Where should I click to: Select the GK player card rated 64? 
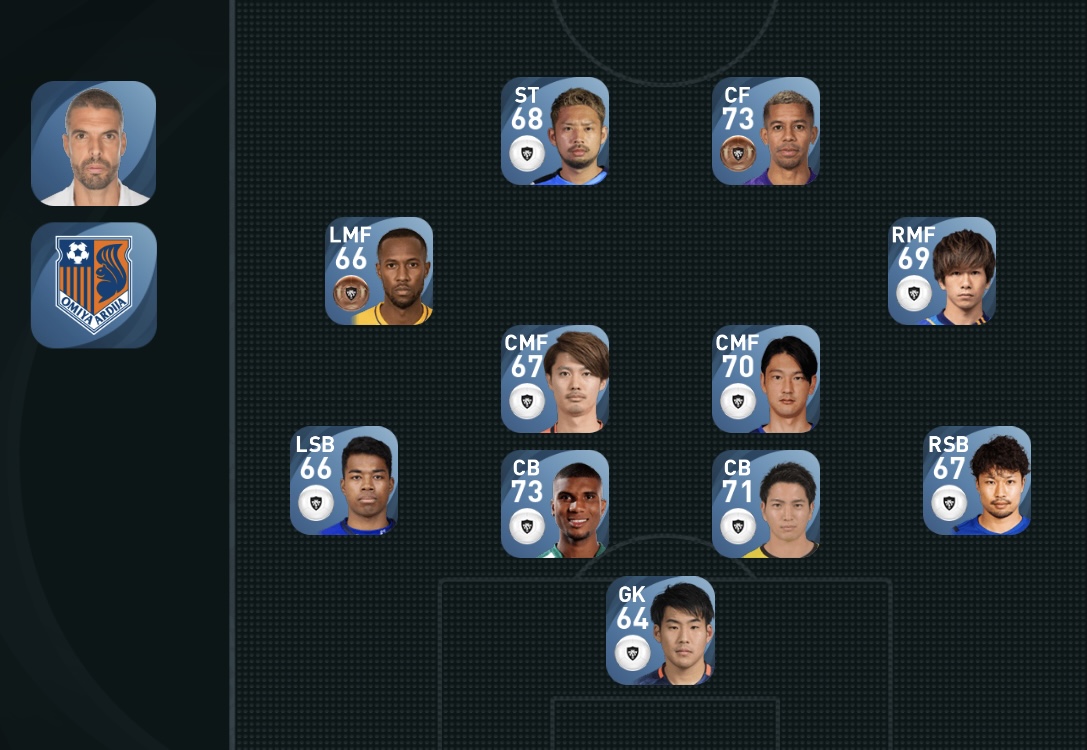coord(660,631)
